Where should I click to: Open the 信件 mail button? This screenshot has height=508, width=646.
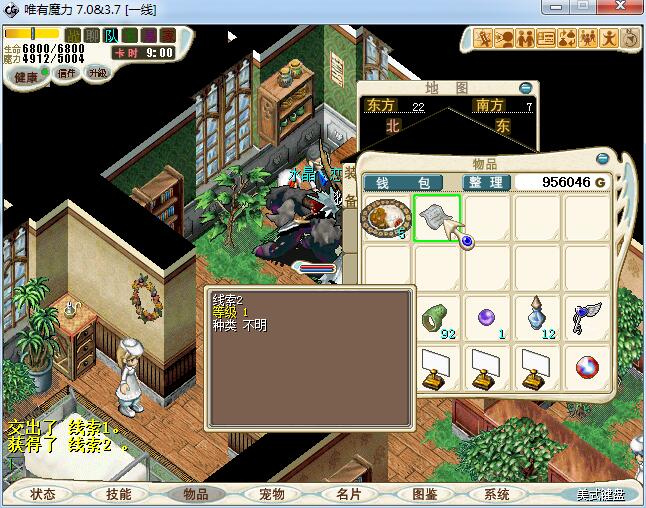pos(67,73)
